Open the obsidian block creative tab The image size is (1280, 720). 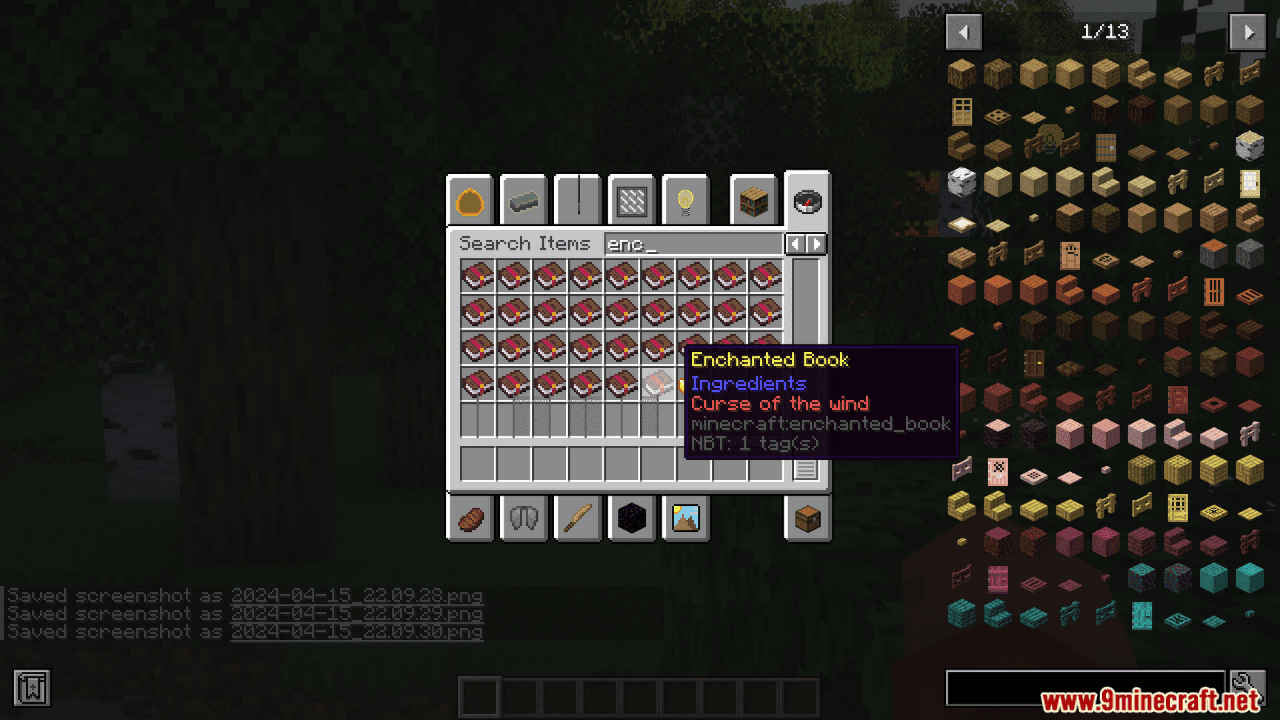click(x=632, y=519)
